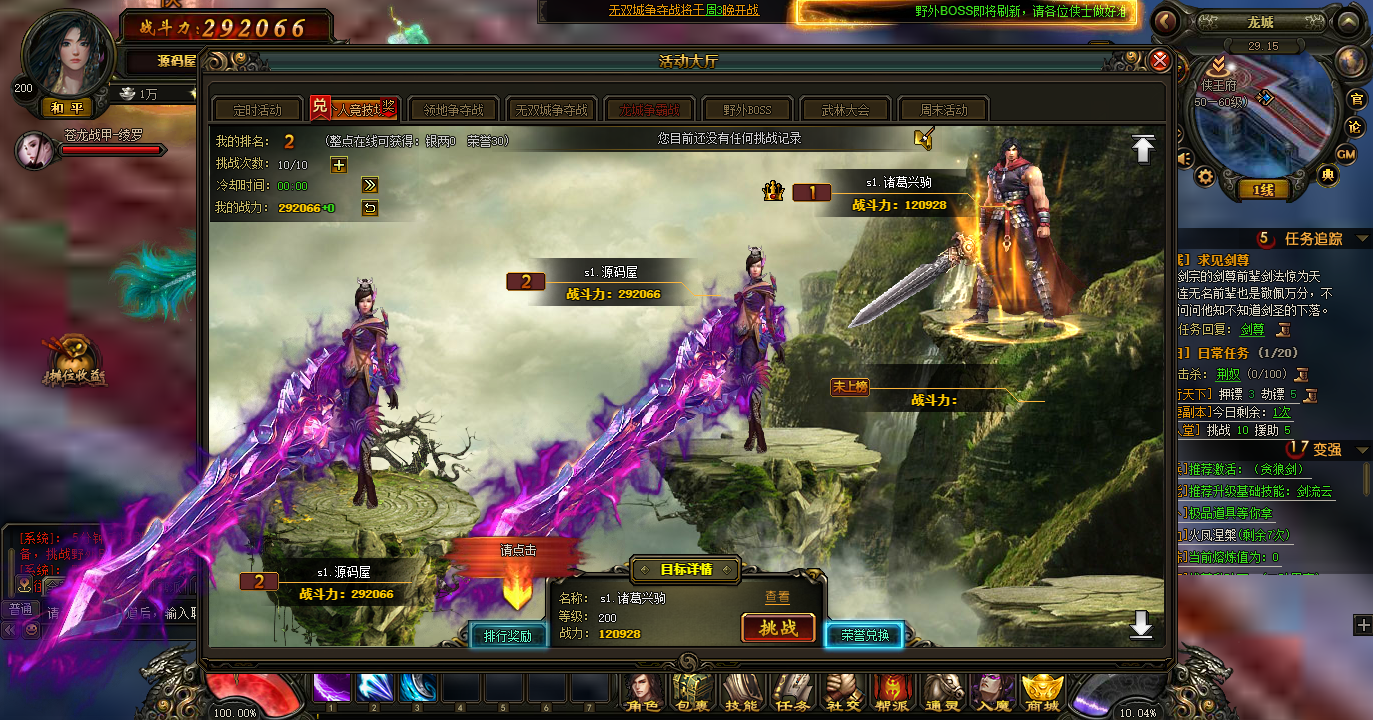
Task: Open the 荣誉兑换 honor exchange
Action: click(865, 634)
